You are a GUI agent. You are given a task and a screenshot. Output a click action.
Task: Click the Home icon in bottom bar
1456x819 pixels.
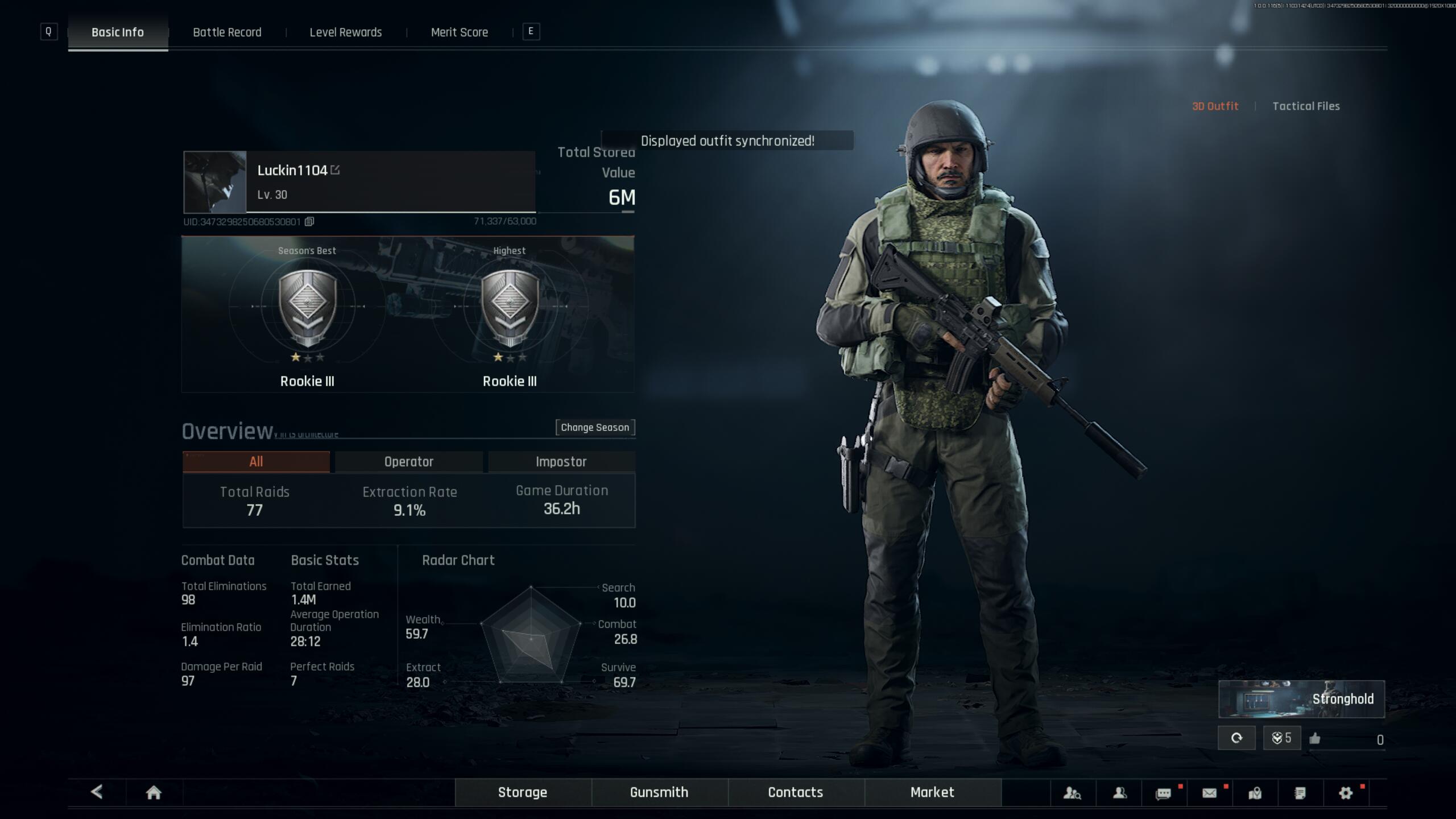pos(154,792)
